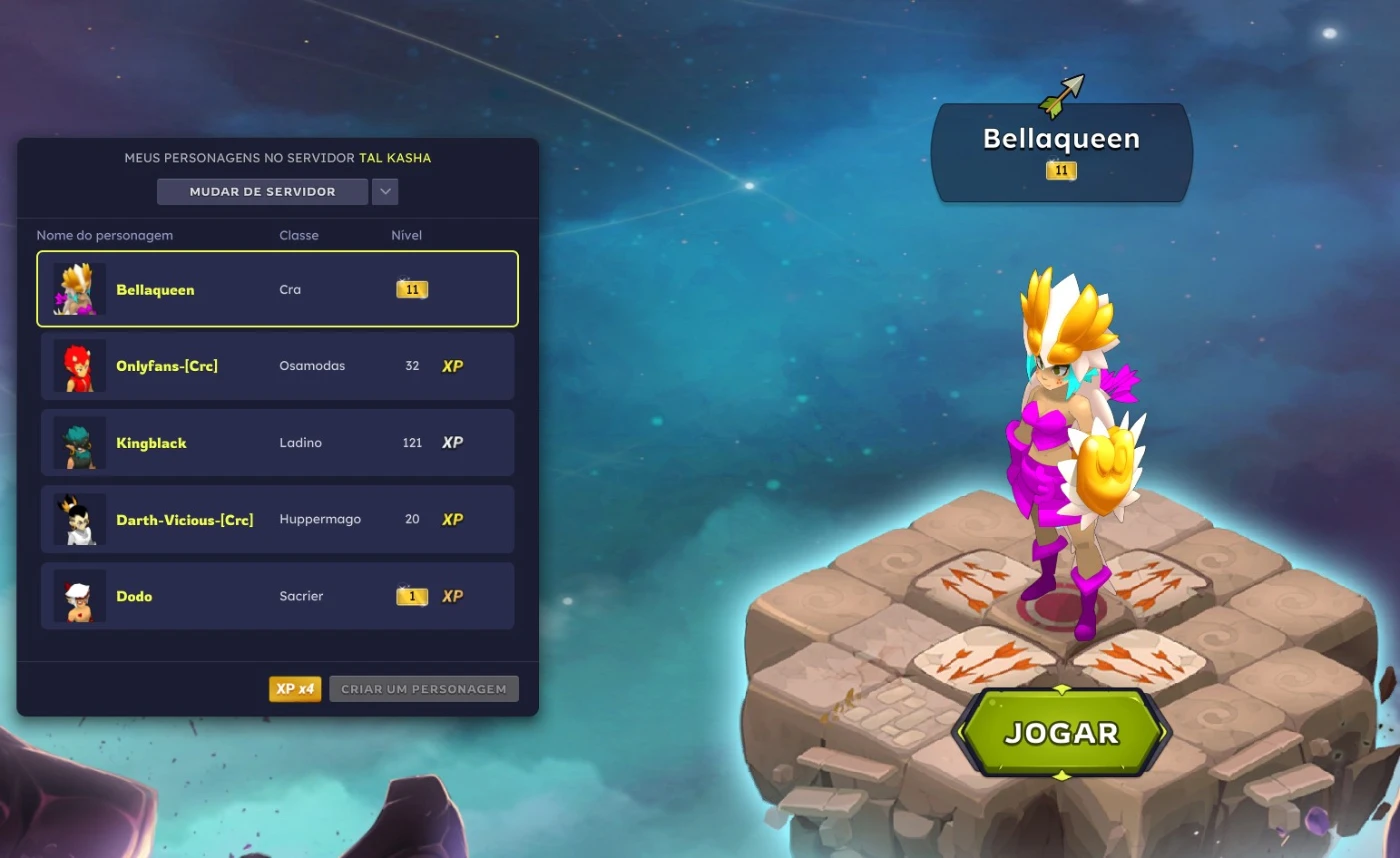Click the green JOGAR play button
Screen dimensions: 1400x858
(1061, 733)
